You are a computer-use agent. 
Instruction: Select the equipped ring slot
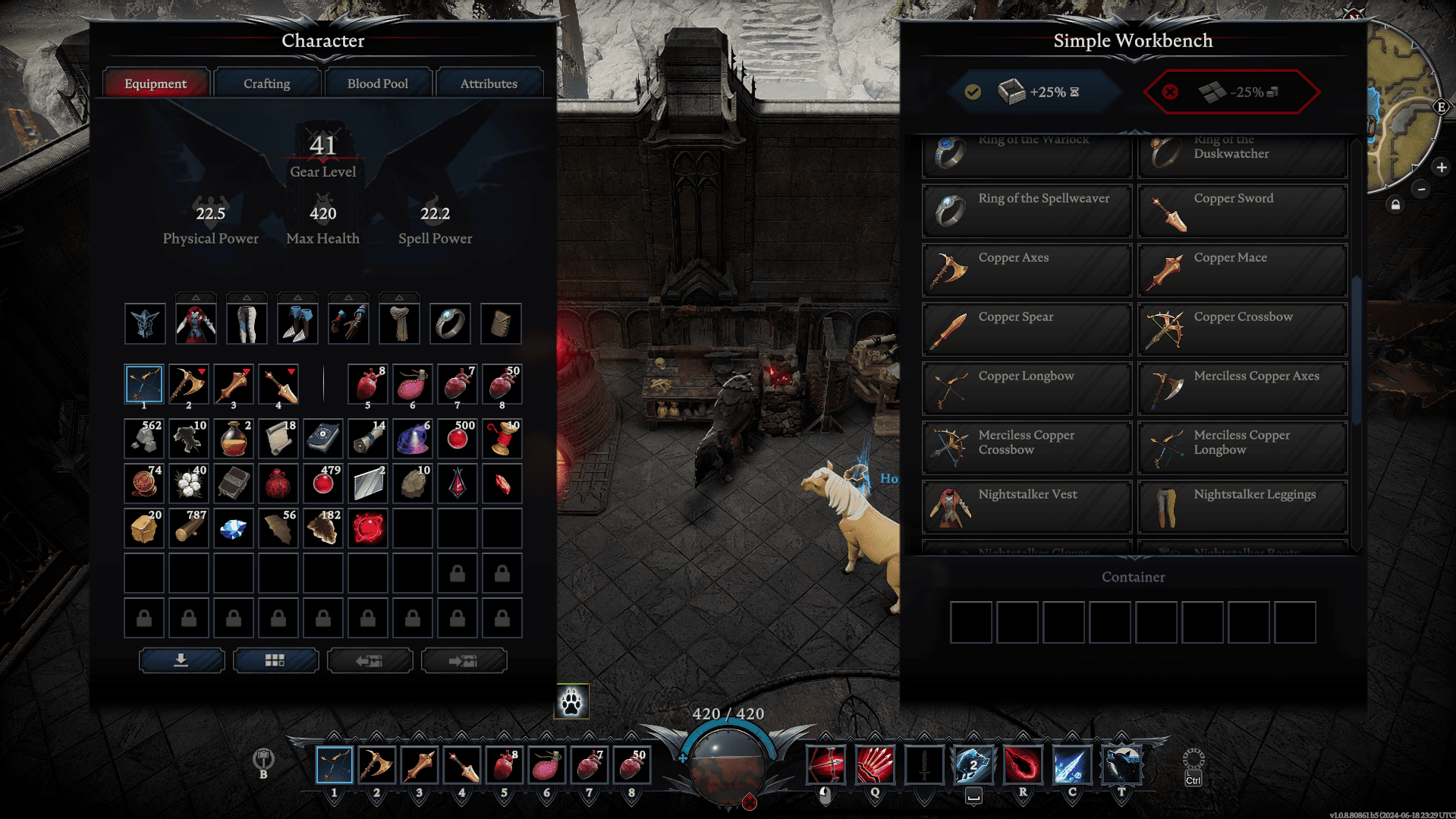(x=450, y=324)
